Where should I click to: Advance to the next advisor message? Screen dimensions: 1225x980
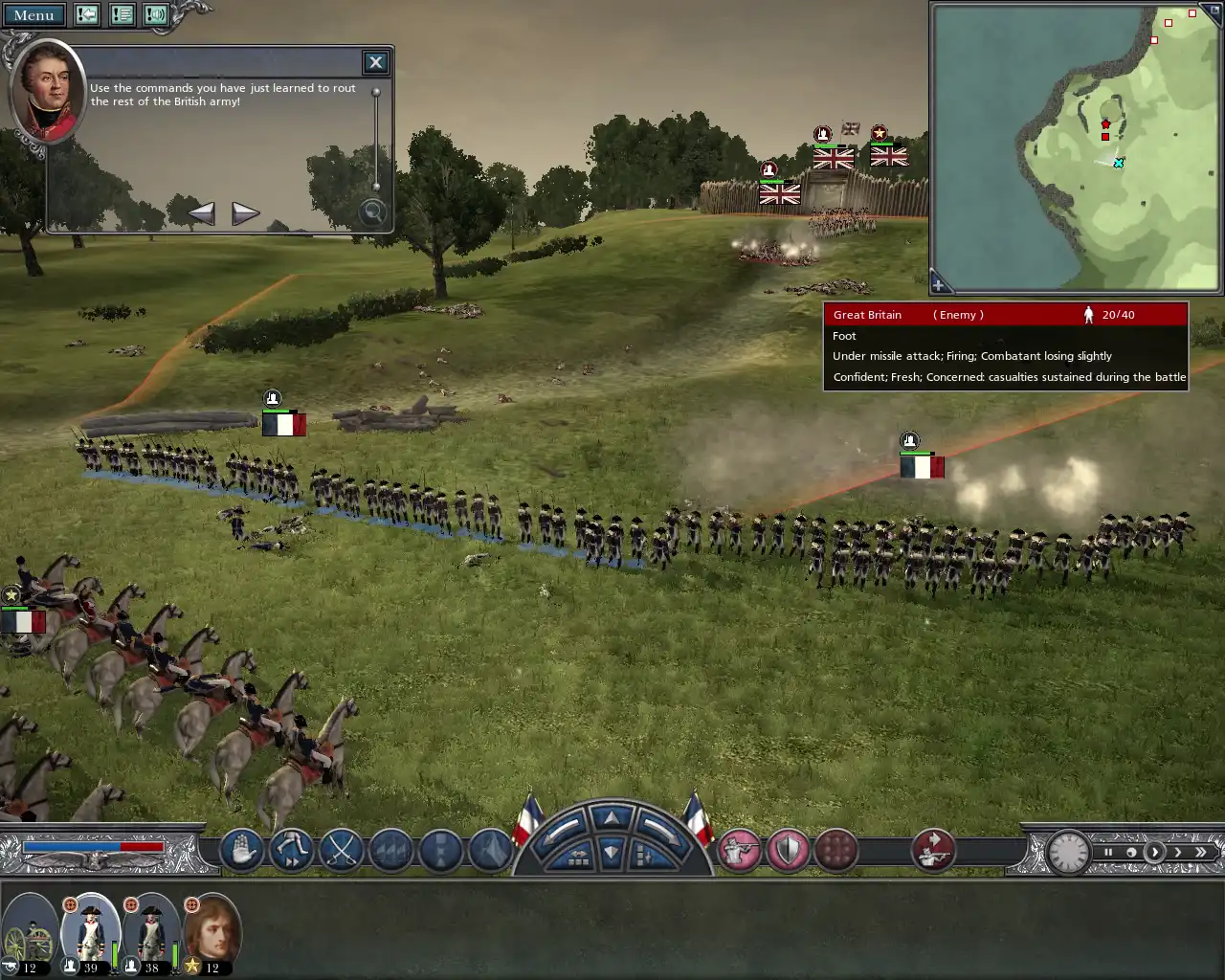[x=245, y=212]
